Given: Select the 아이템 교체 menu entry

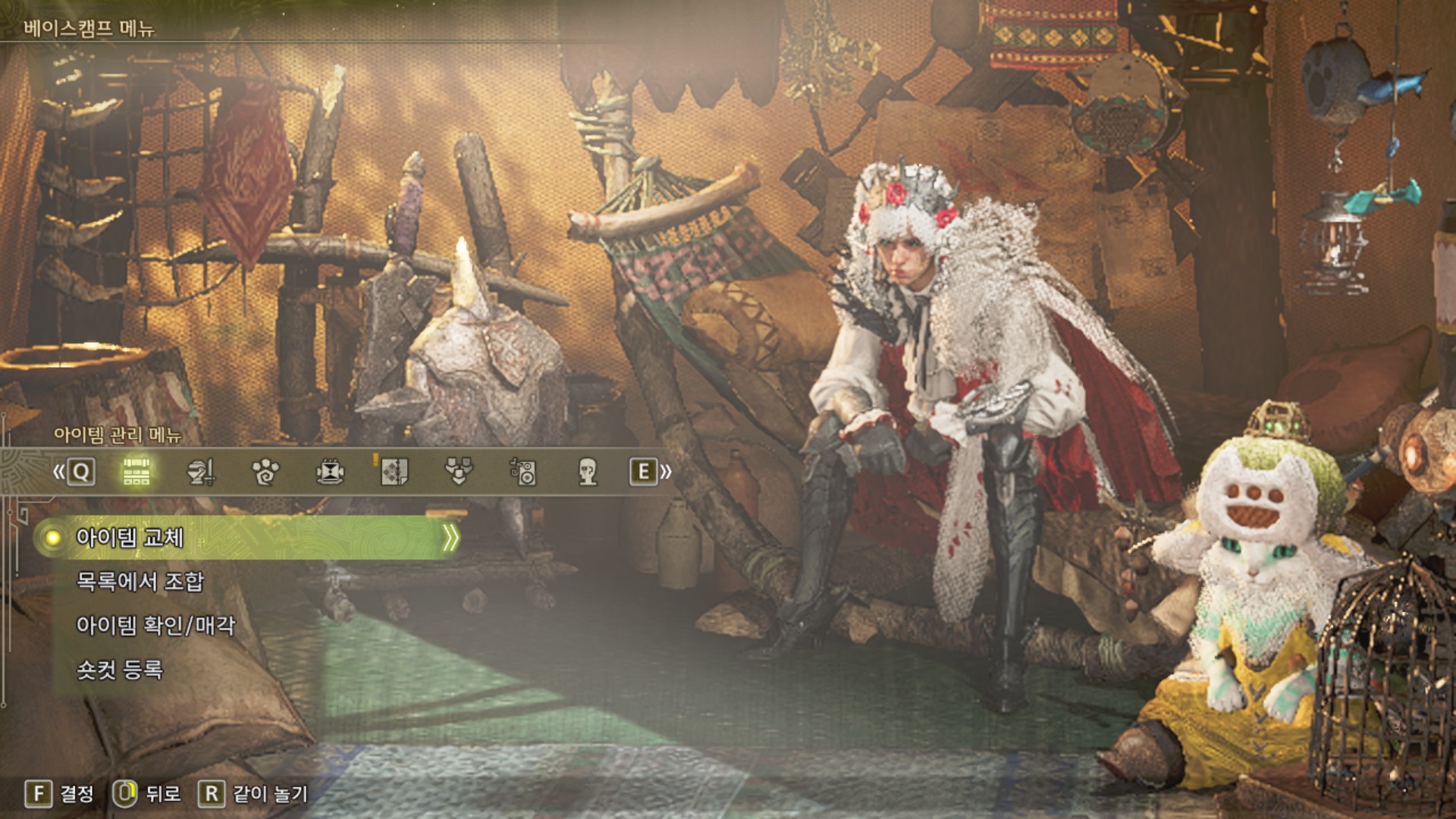Looking at the screenshot, I should [130, 538].
